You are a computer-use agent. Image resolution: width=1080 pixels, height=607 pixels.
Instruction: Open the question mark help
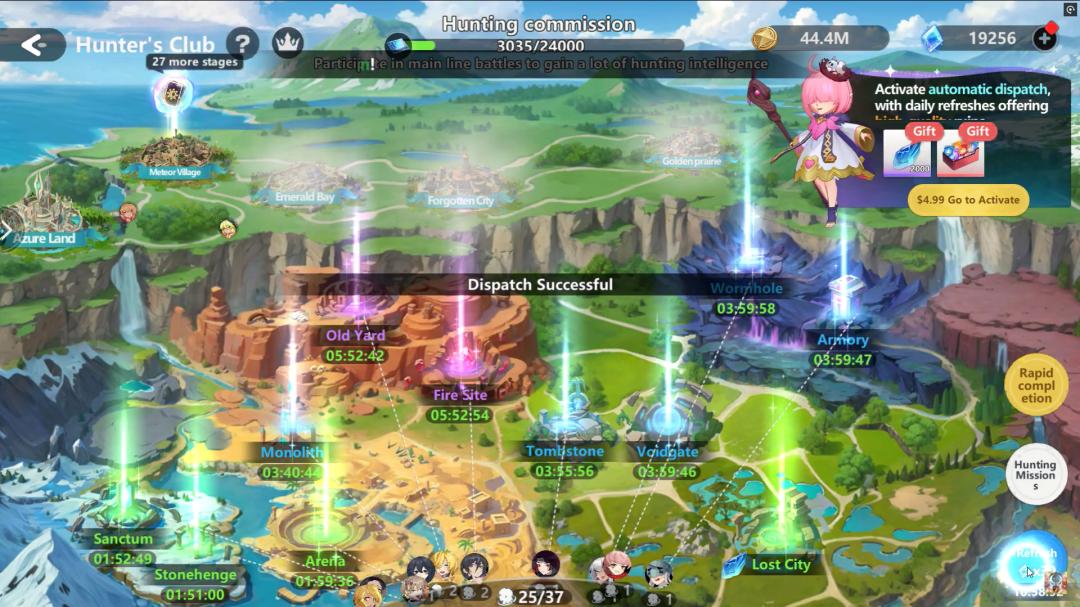(x=242, y=43)
